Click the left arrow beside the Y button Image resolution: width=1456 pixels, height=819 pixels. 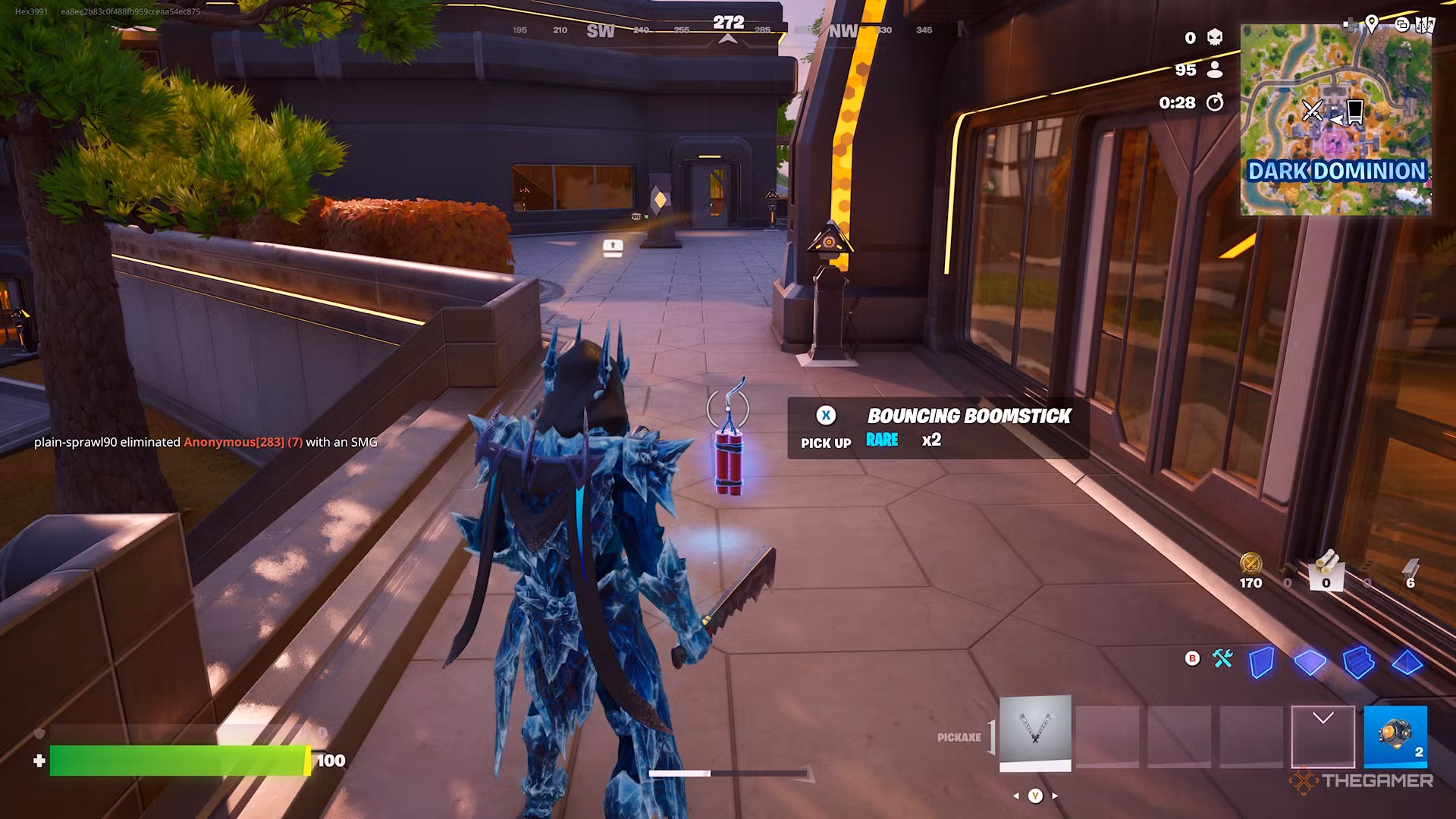tap(1017, 795)
